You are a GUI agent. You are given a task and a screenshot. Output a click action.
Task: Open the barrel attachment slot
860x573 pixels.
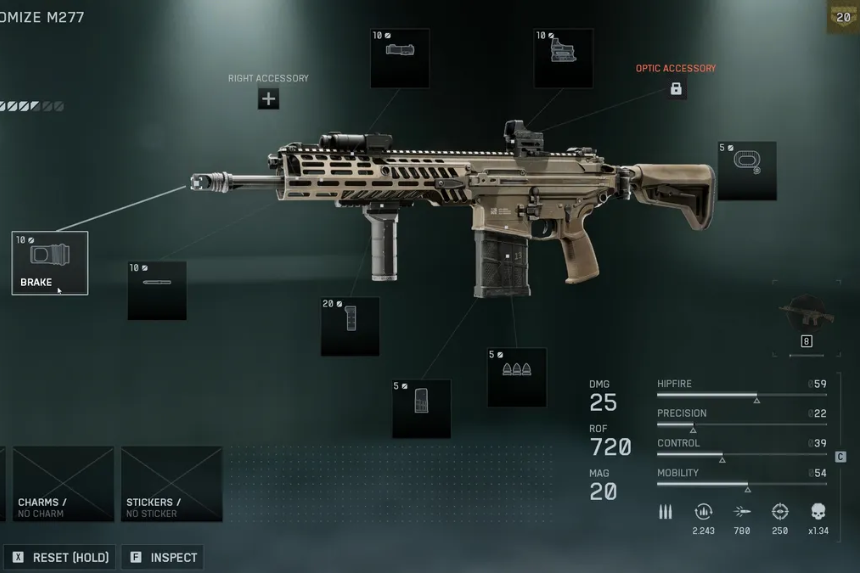[157, 290]
